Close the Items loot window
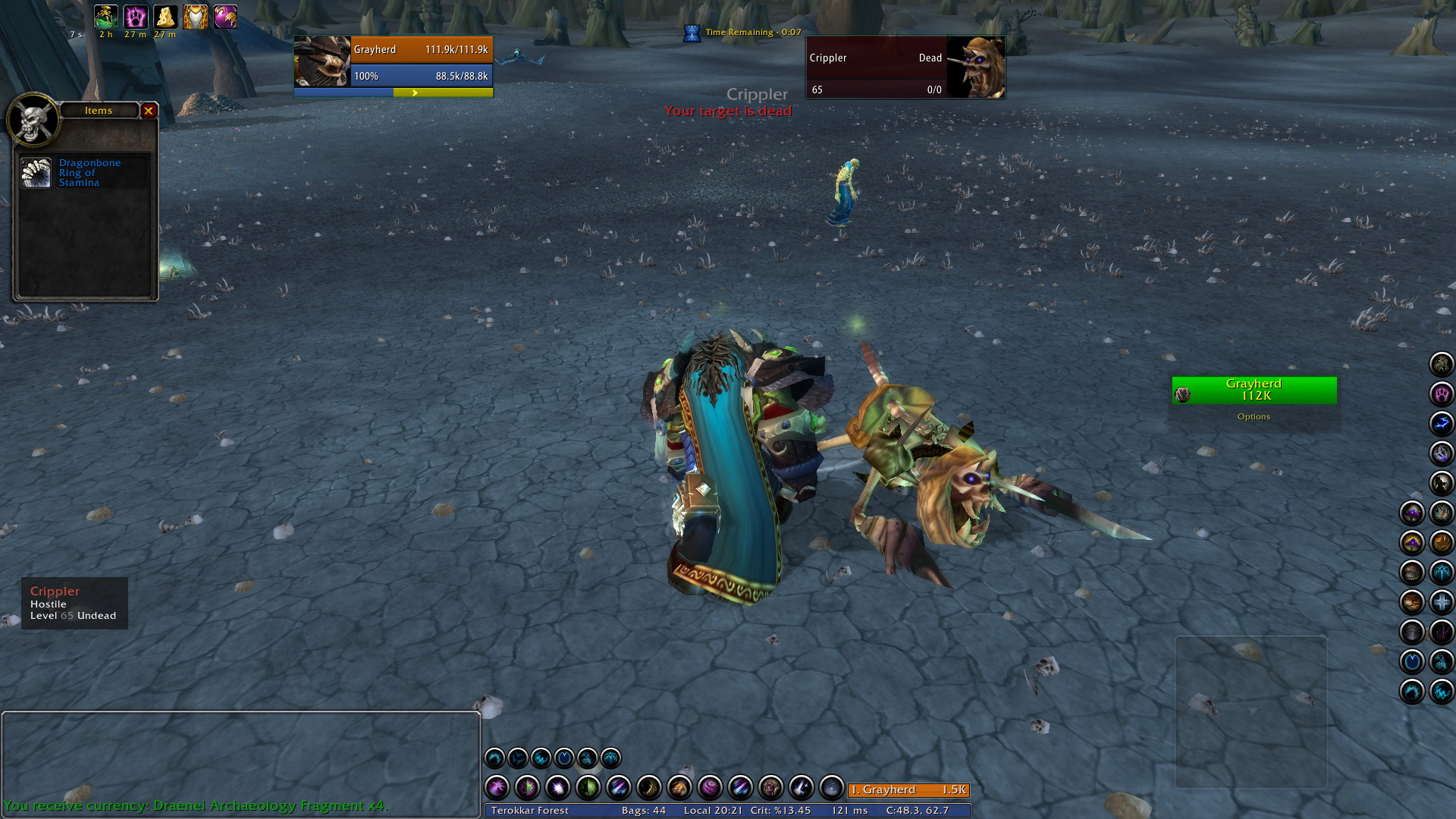The height and width of the screenshot is (819, 1456). point(149,111)
